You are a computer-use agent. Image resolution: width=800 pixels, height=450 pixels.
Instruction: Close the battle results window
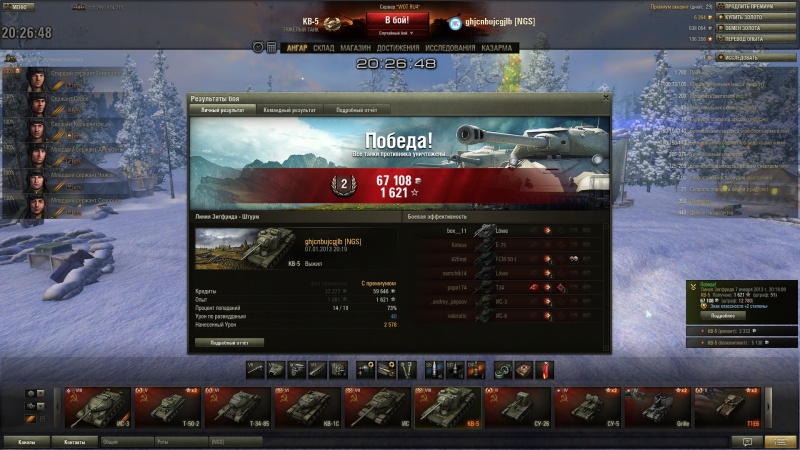coord(604,98)
